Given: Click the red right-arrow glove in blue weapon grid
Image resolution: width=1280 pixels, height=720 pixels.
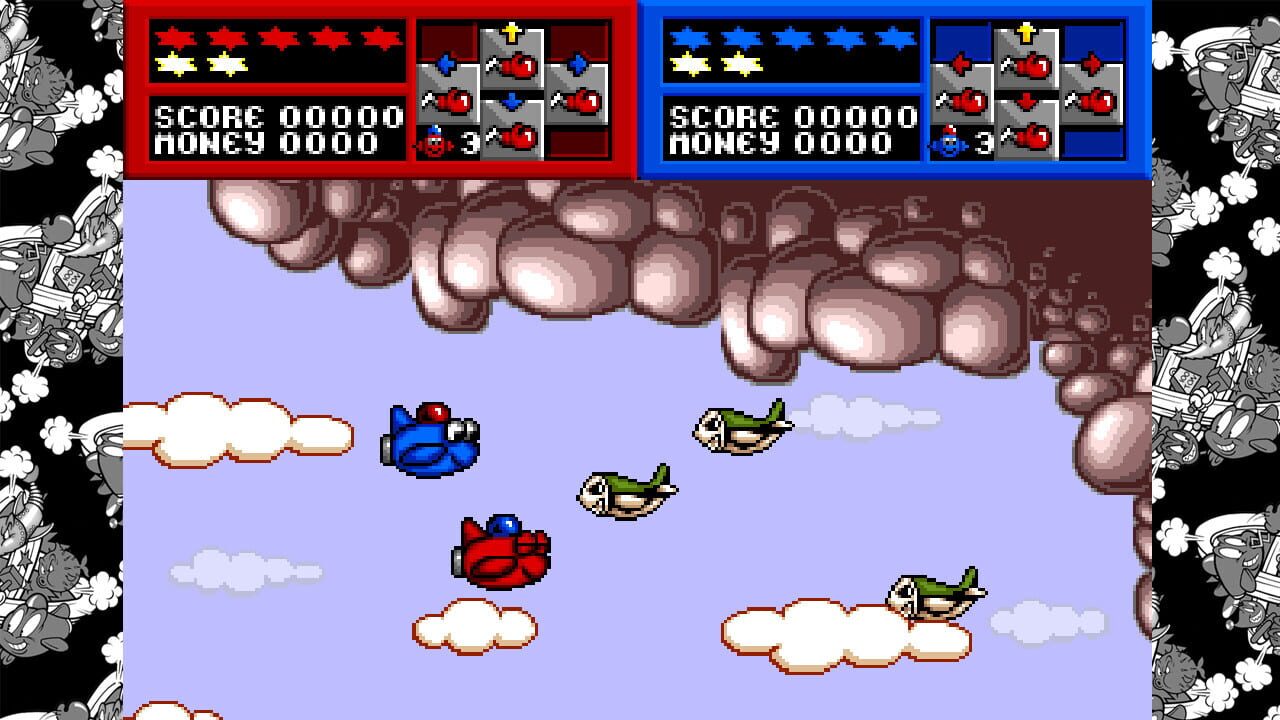Looking at the screenshot, I should pos(1092,60).
